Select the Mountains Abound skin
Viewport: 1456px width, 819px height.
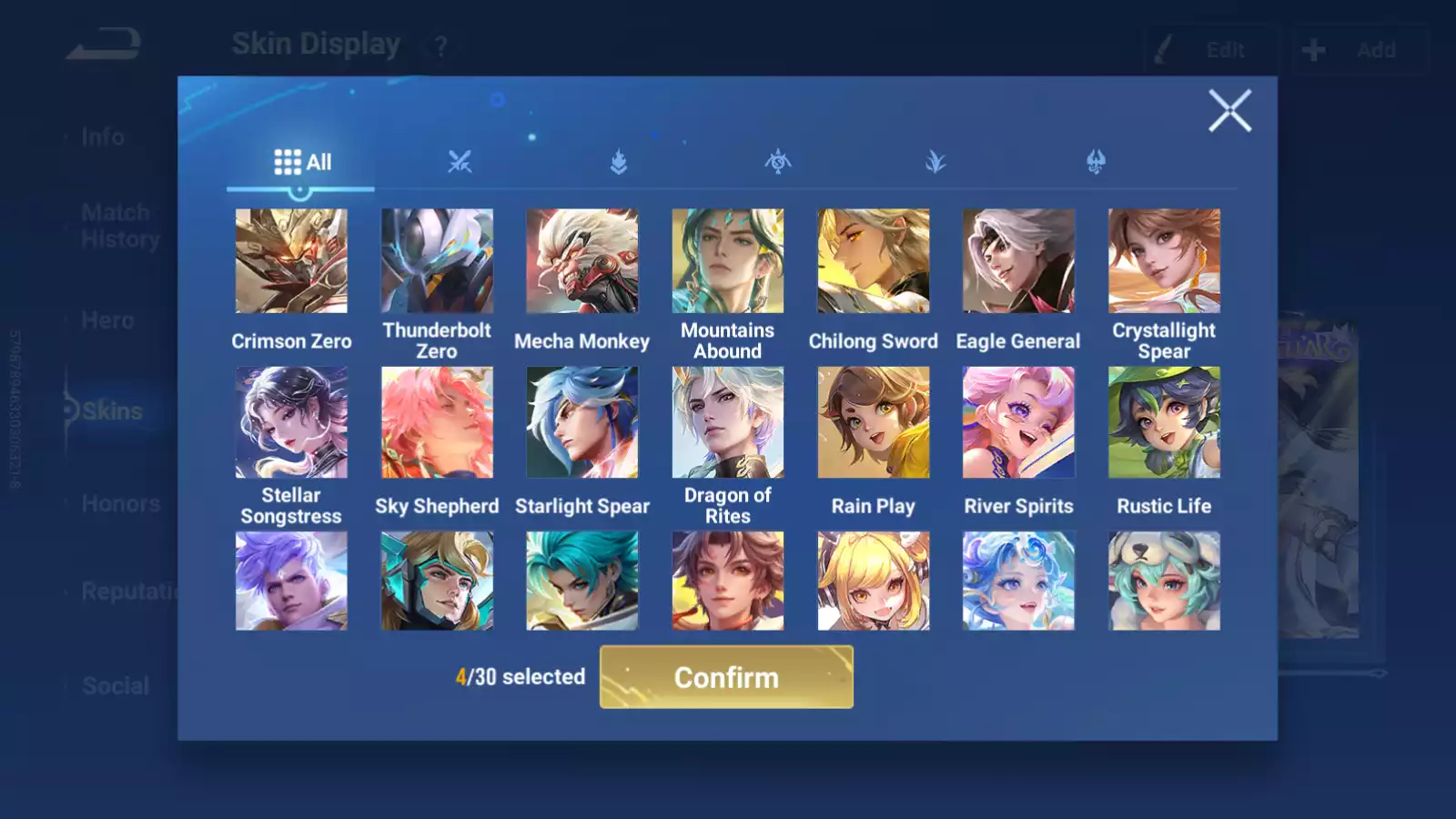728,261
